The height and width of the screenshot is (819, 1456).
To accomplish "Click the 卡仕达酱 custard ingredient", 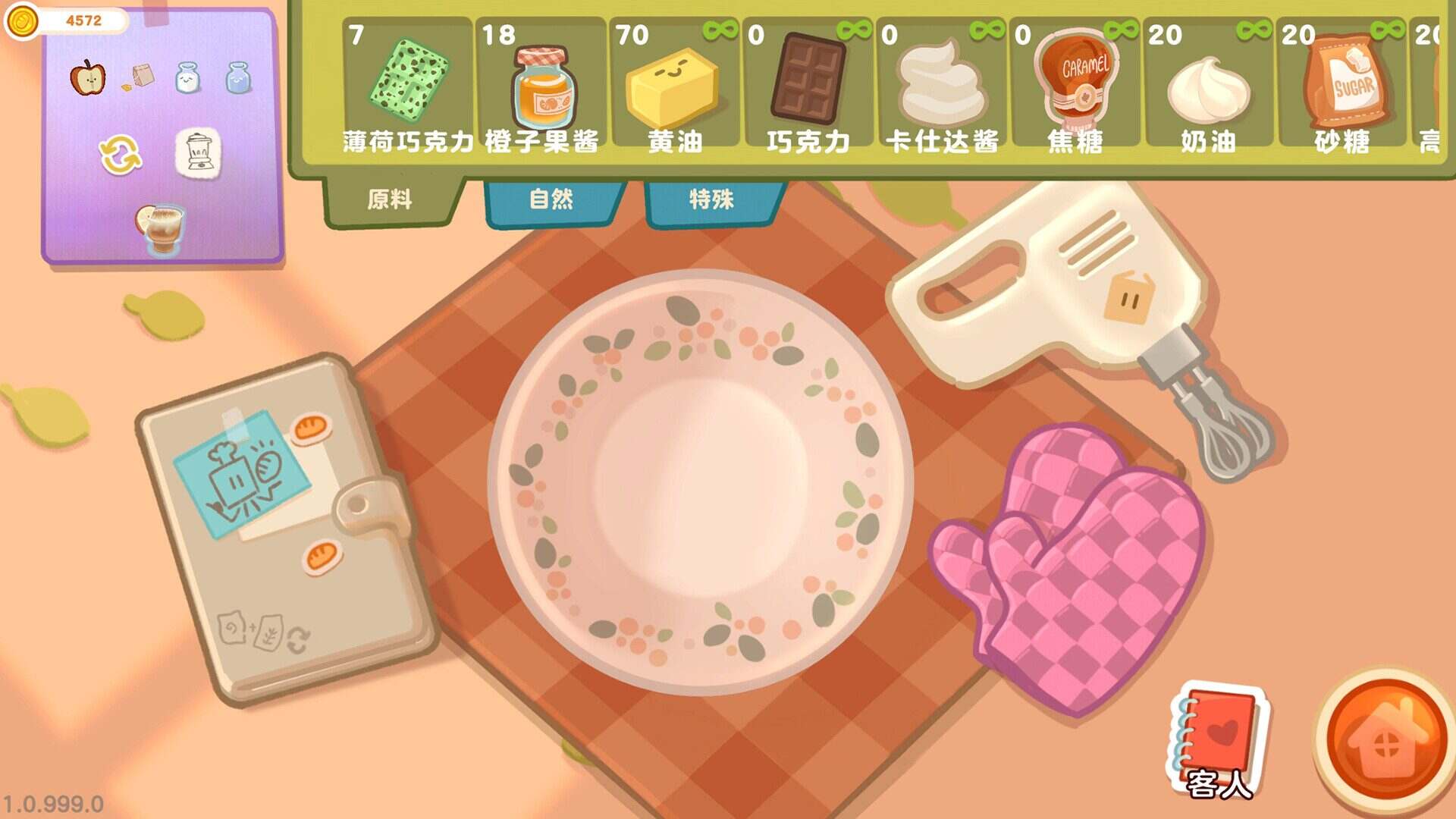I will coord(940,83).
